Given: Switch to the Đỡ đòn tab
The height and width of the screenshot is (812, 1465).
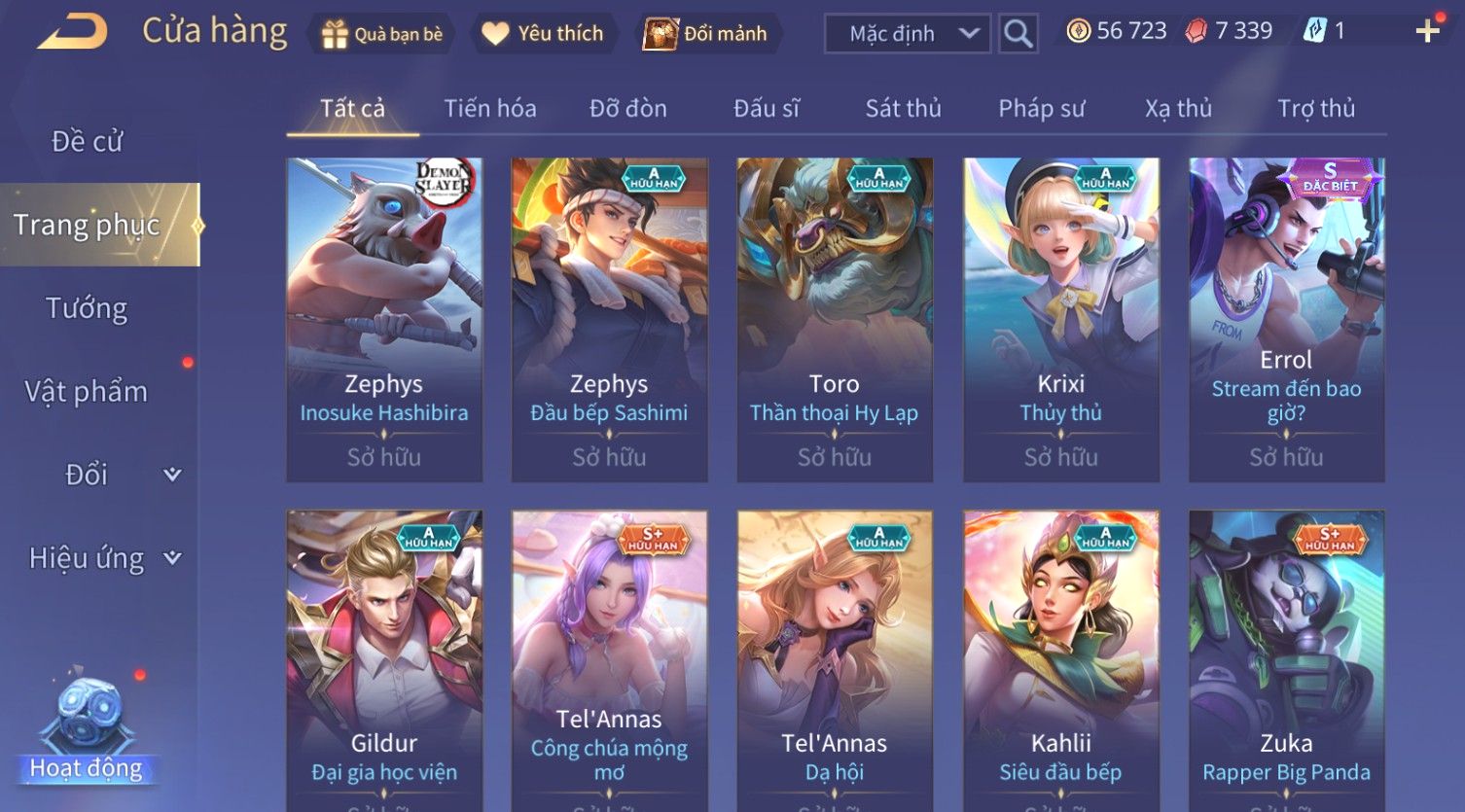Looking at the screenshot, I should click(x=628, y=109).
